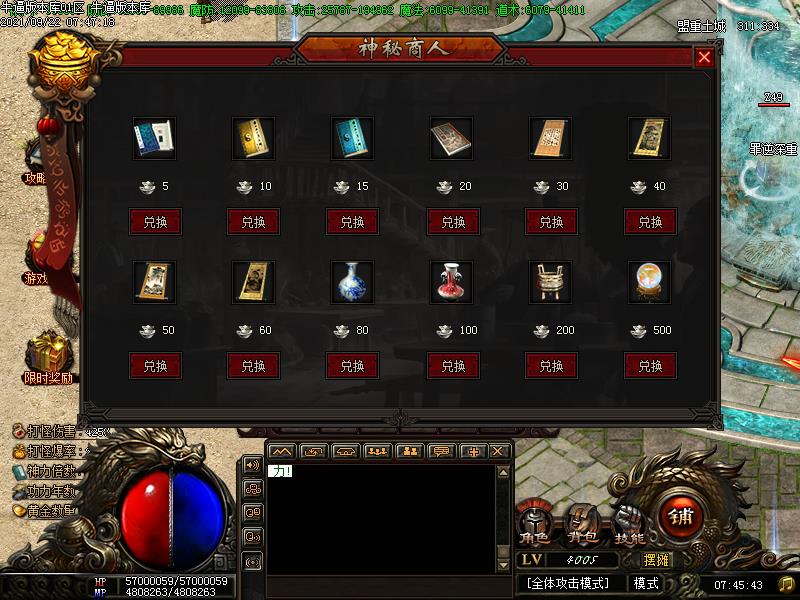Open the 技能 skills panel
The image size is (800, 600).
630,525
